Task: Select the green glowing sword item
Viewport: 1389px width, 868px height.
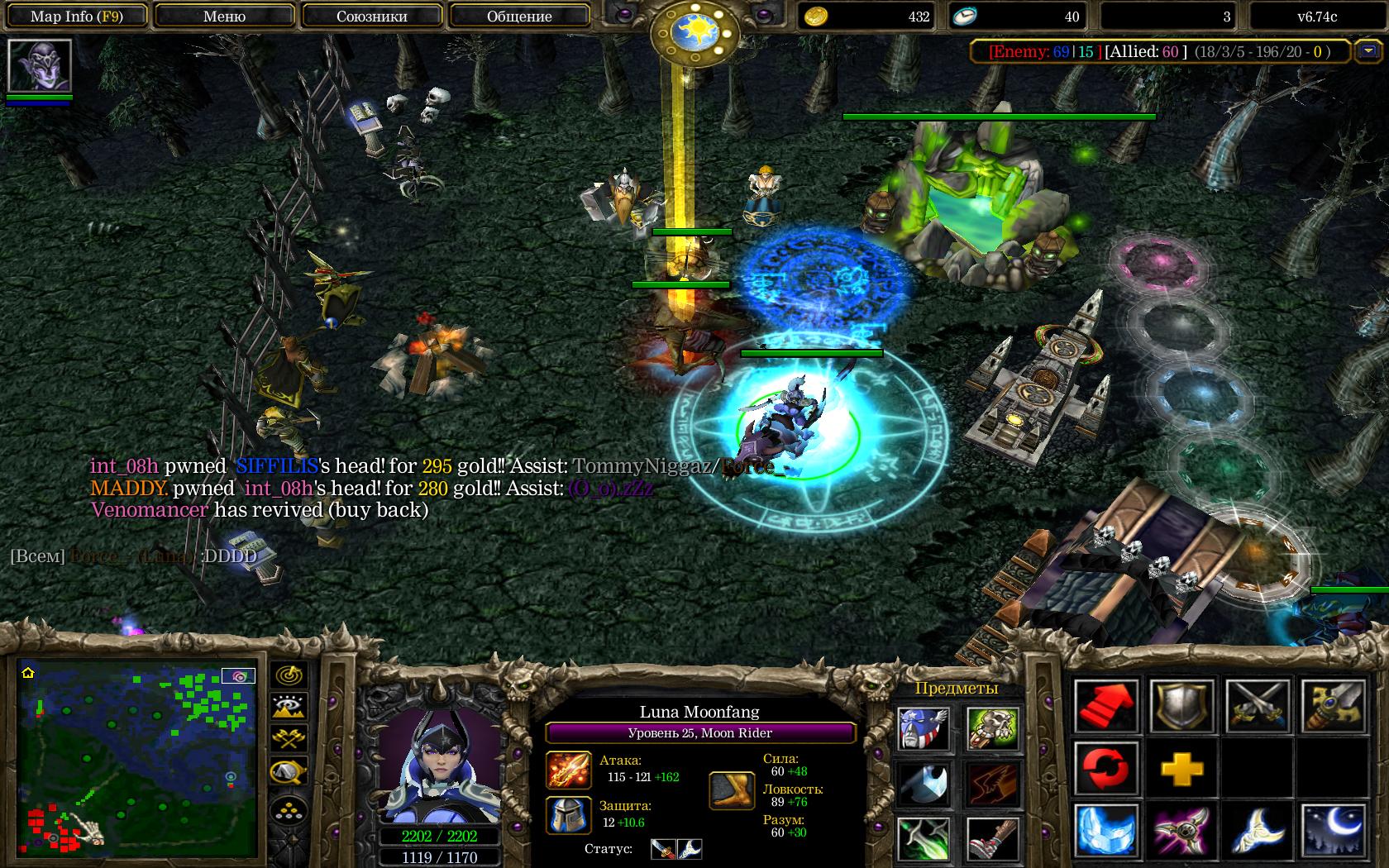Action: coord(924,838)
